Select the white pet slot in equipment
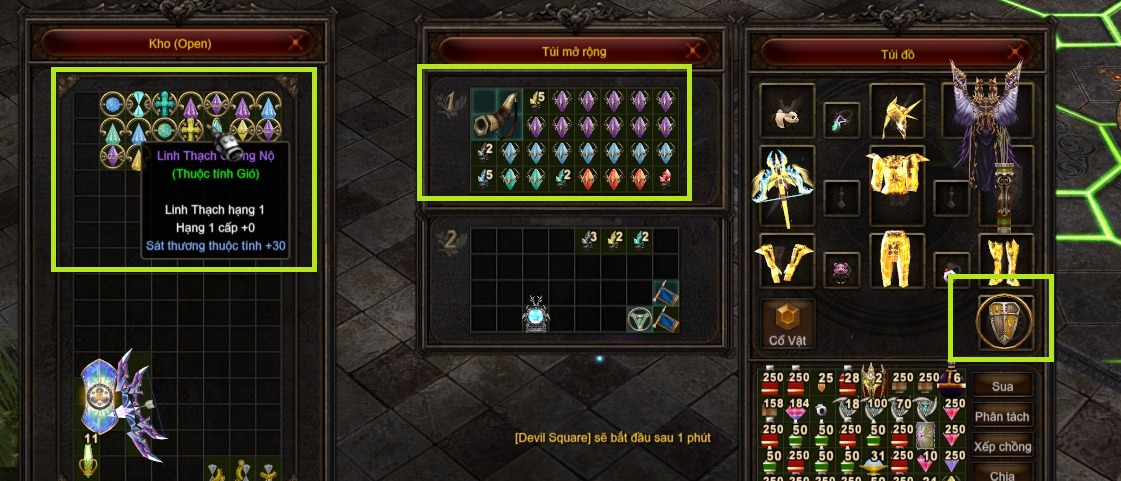1121x481 pixels. [x=785, y=112]
